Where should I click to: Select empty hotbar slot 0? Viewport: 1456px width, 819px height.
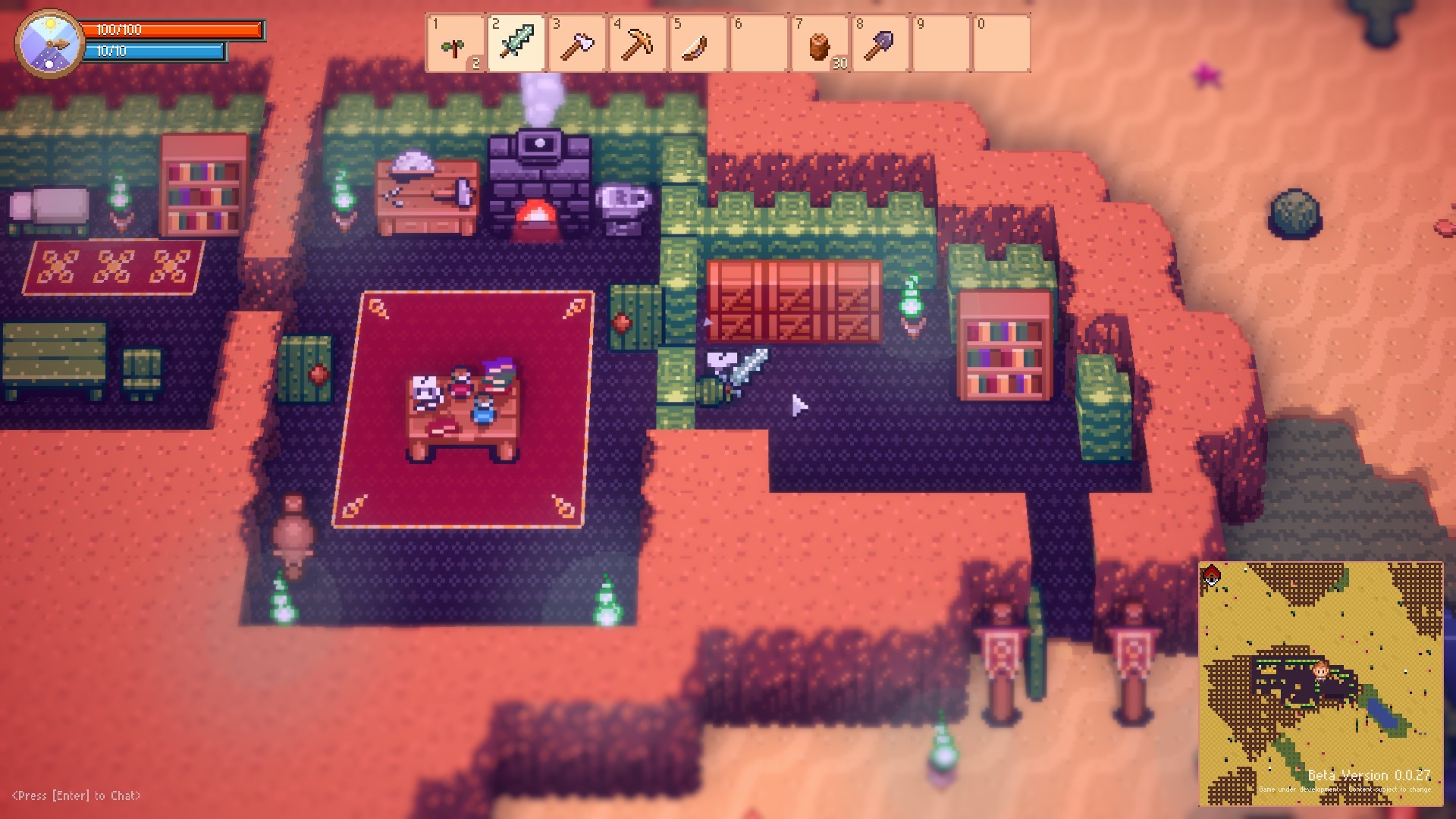pos(1001,44)
